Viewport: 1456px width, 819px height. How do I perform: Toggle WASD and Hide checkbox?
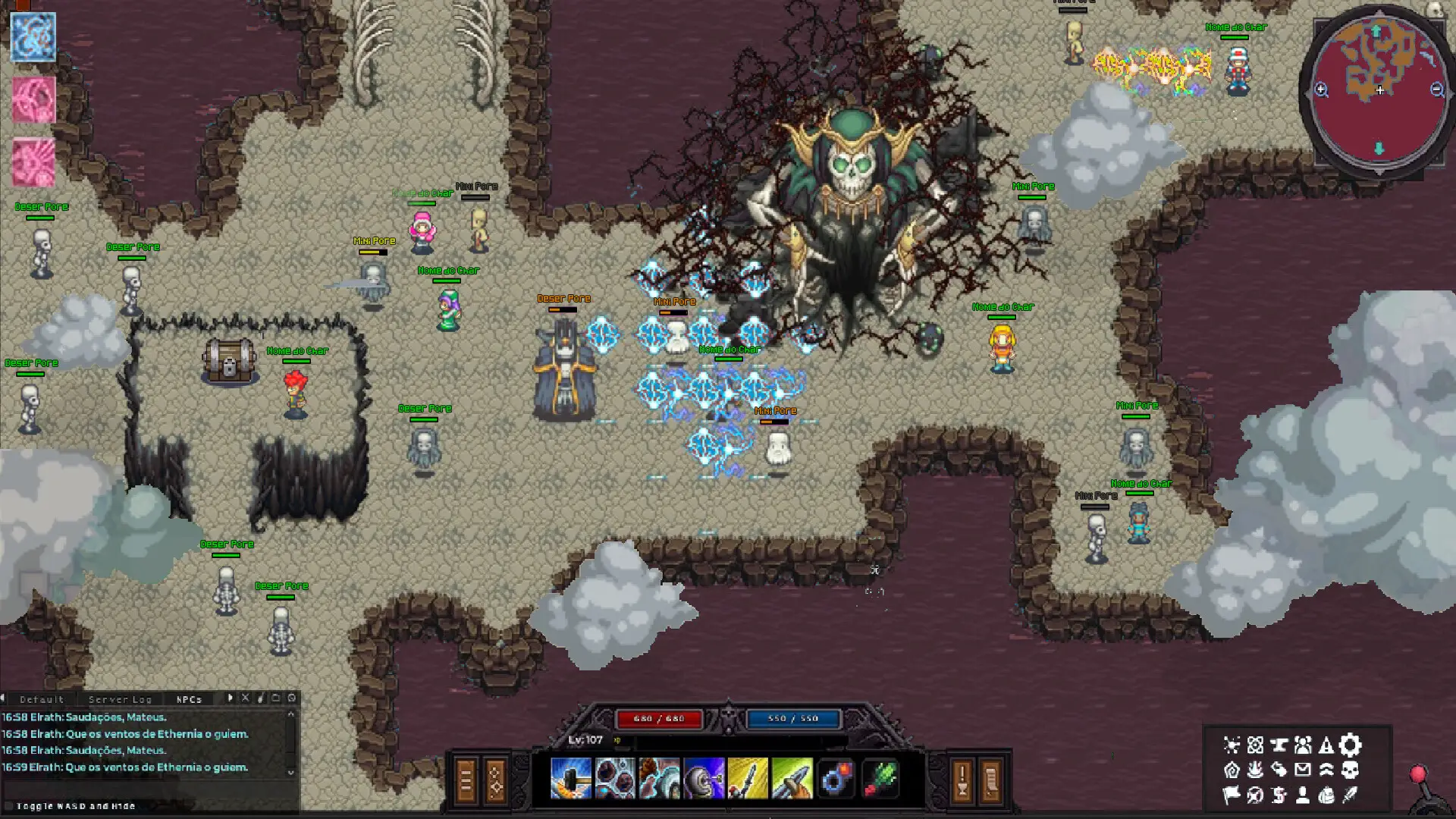(x=10, y=806)
